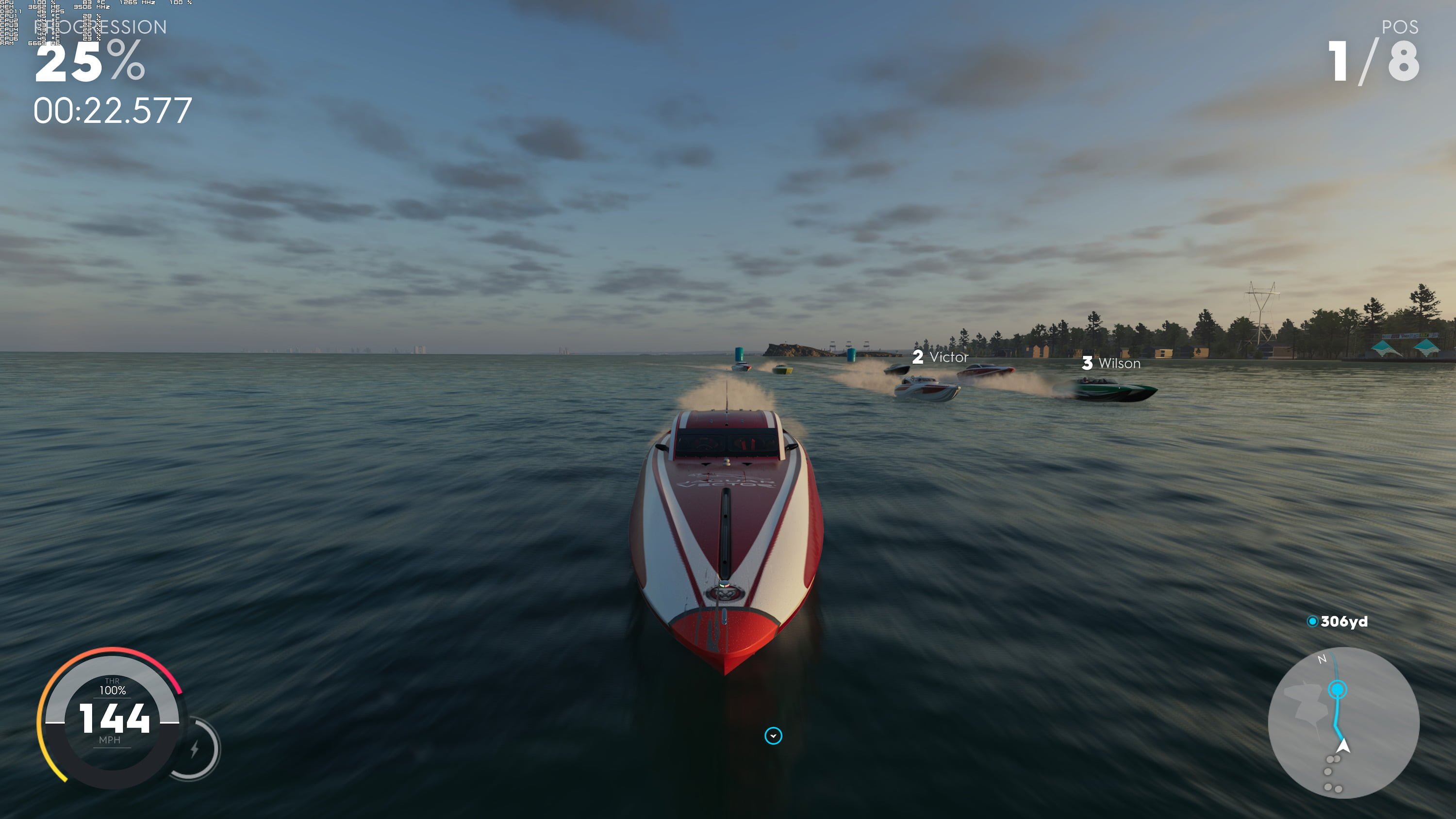The width and height of the screenshot is (1456, 819).
Task: Click the PROGRESSION 25% header
Action: pos(100,27)
